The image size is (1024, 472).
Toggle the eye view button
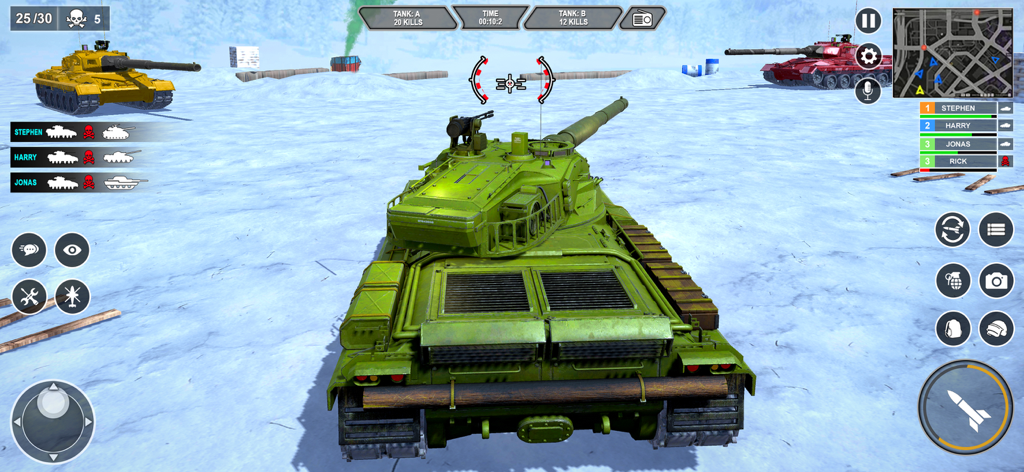(72, 250)
